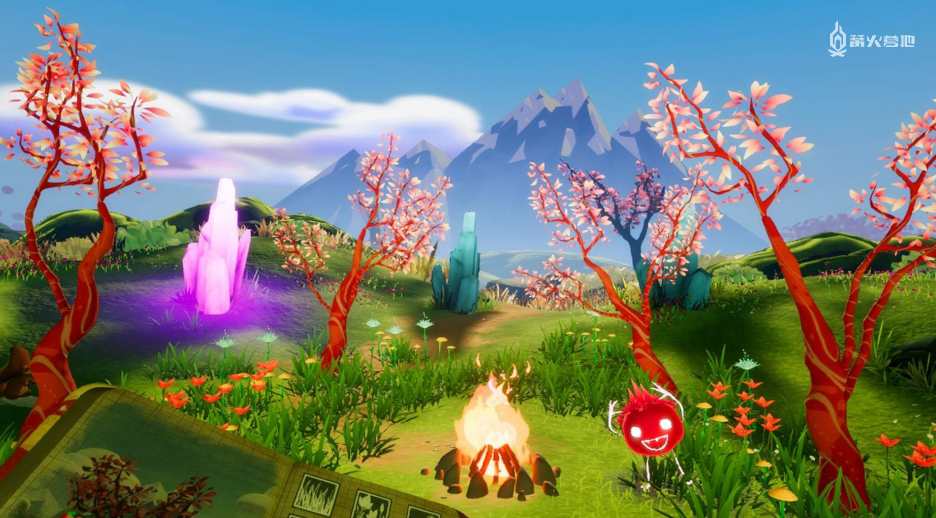The image size is (936, 518).
Task: Choose the flower tile on the book page
Action: pos(372,505)
